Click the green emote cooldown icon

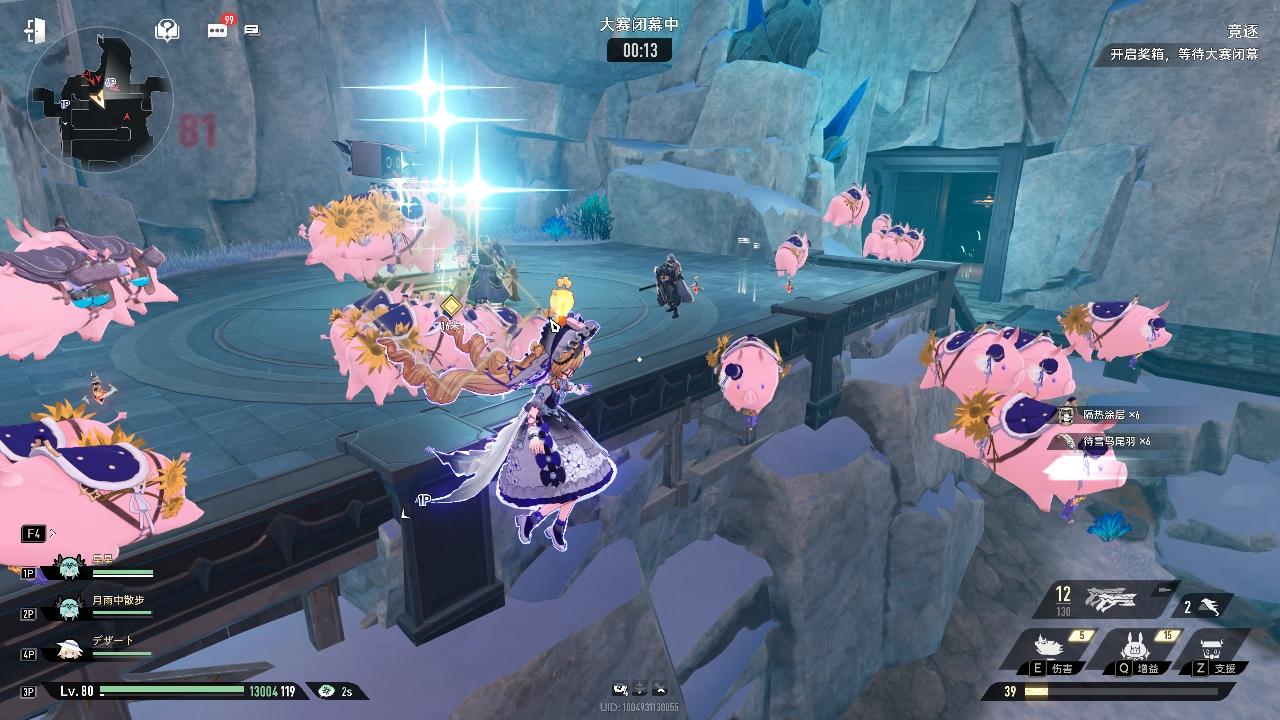326,691
